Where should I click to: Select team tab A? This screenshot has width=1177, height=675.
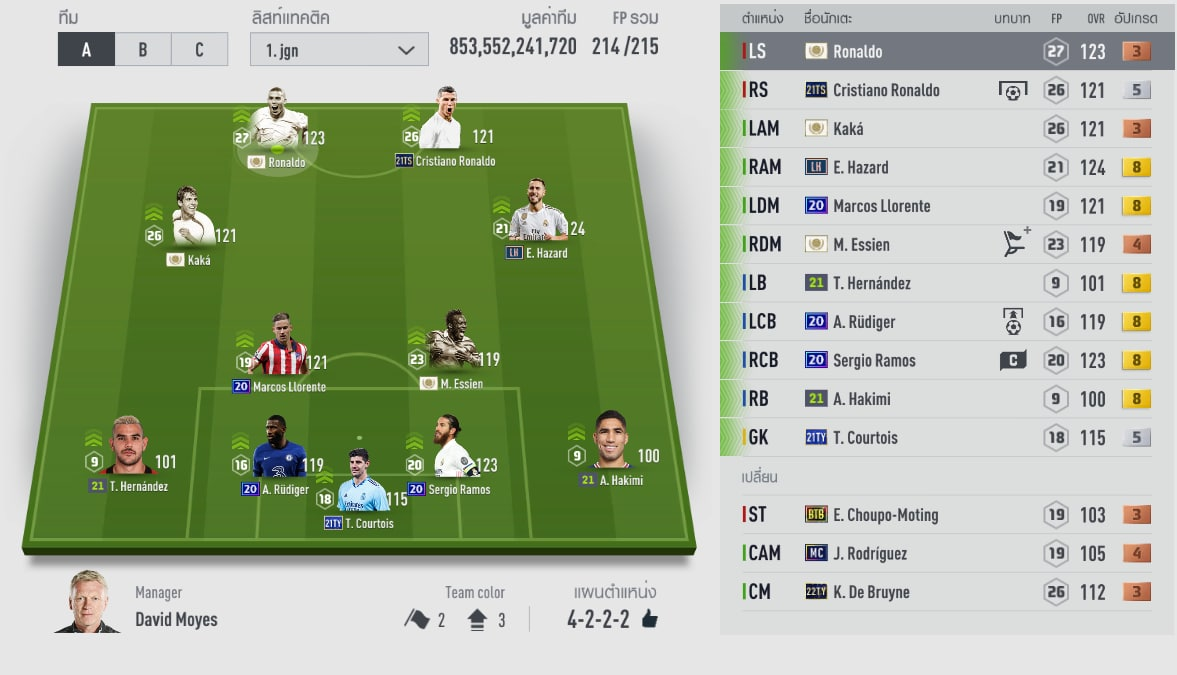86,50
